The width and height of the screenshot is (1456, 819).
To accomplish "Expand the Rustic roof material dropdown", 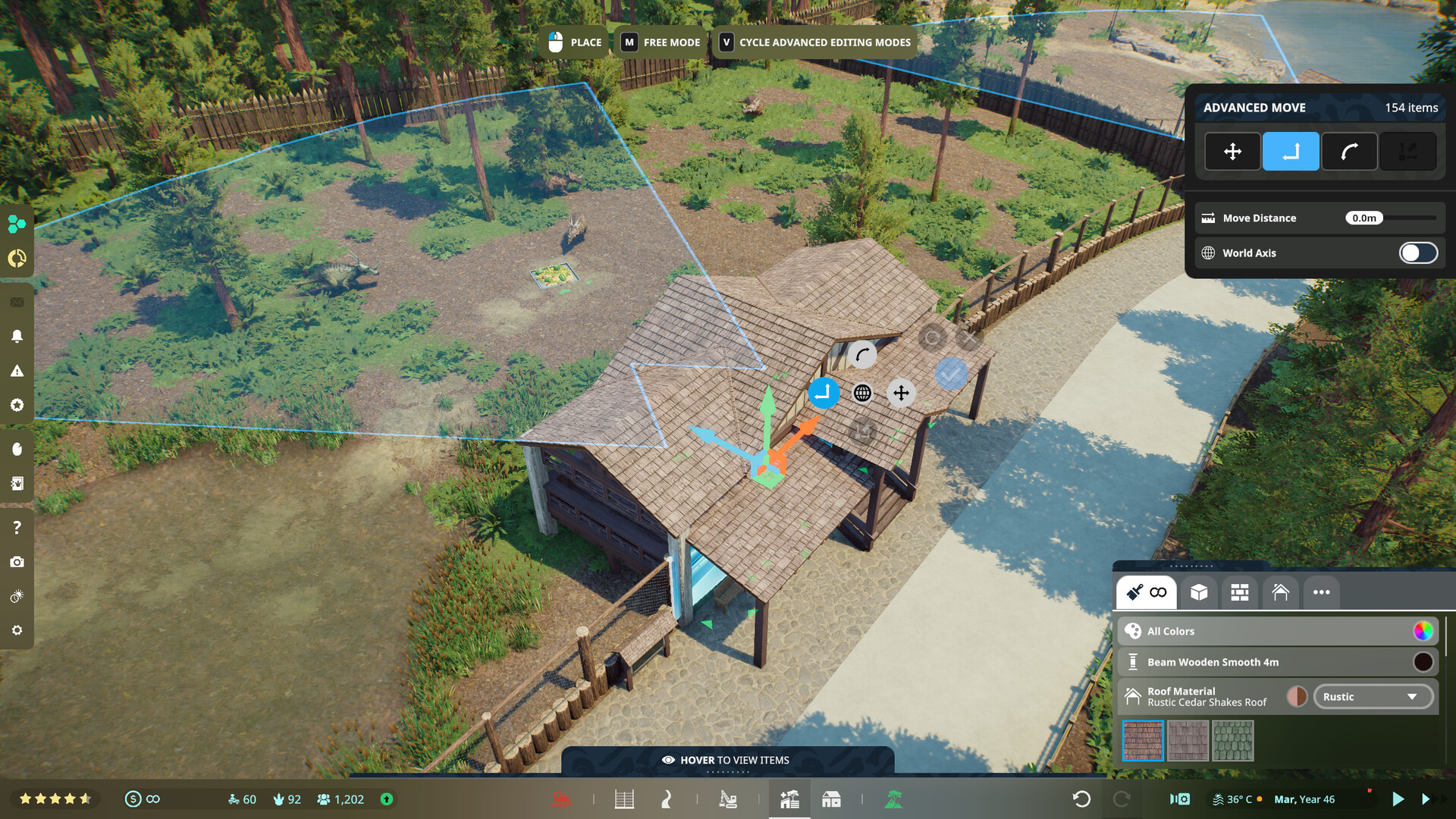I will (1373, 696).
